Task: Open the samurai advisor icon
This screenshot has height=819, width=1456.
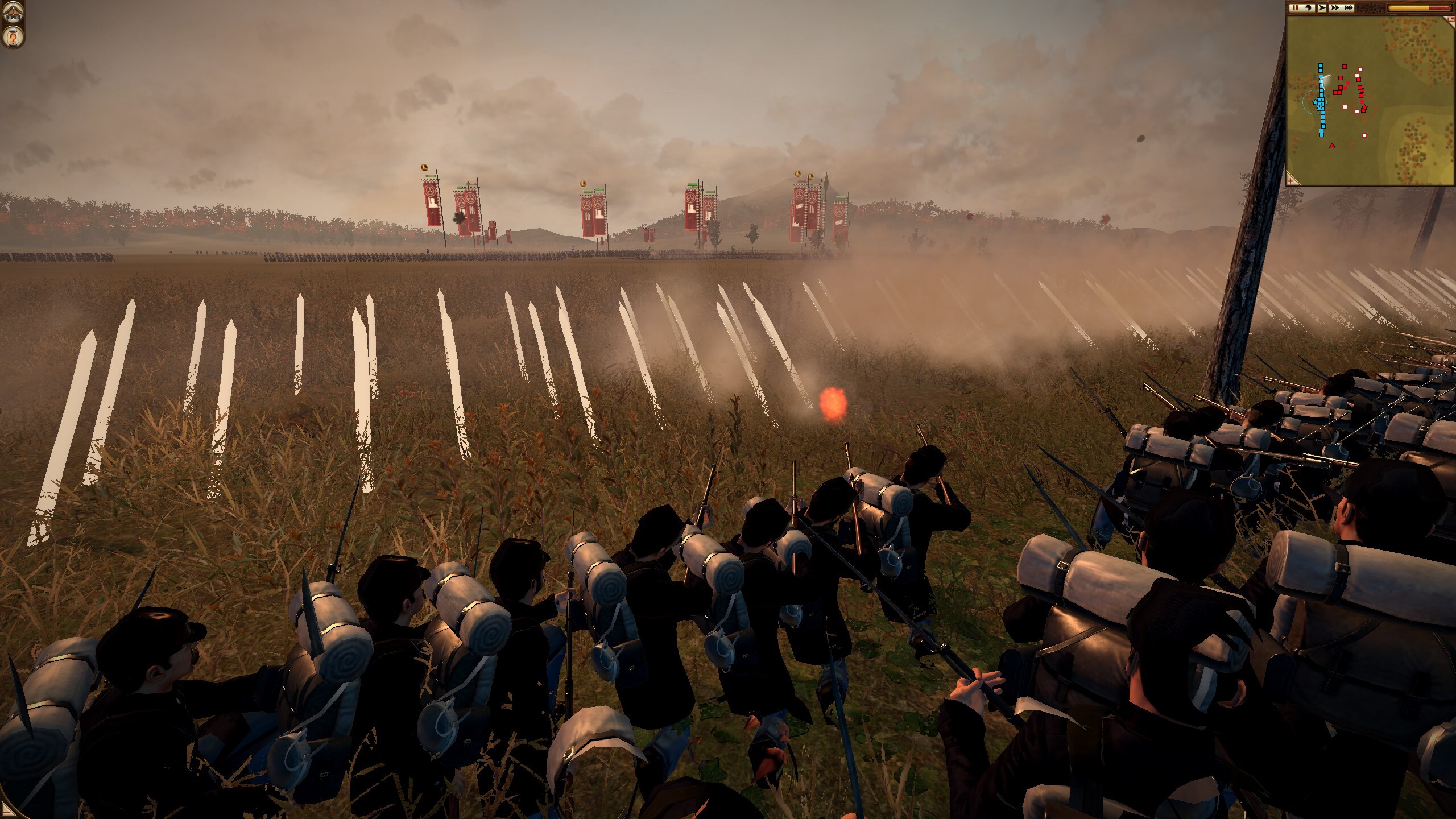Action: pyautogui.click(x=11, y=13)
